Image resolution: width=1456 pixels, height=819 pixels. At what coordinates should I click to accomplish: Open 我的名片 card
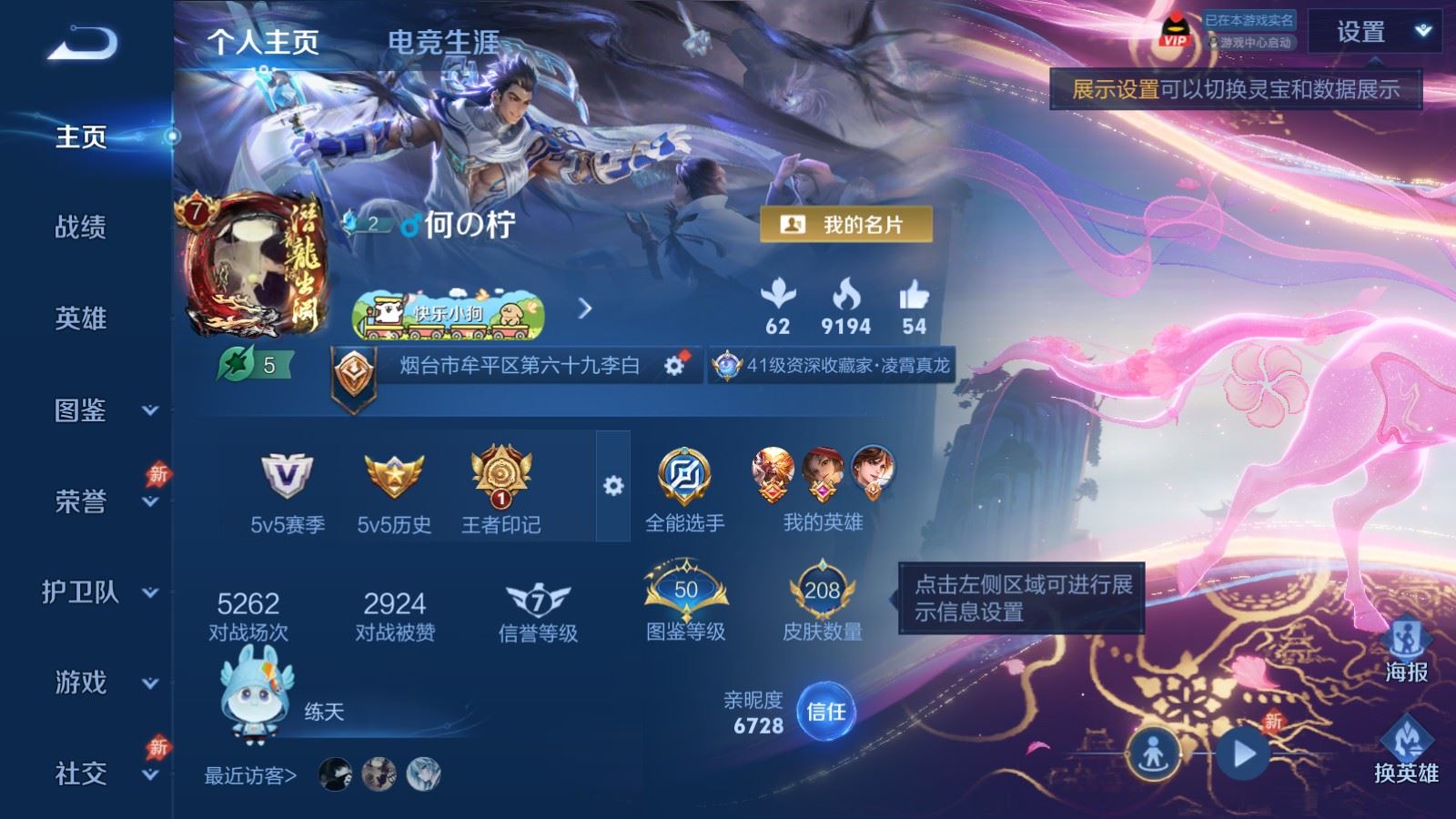click(846, 225)
